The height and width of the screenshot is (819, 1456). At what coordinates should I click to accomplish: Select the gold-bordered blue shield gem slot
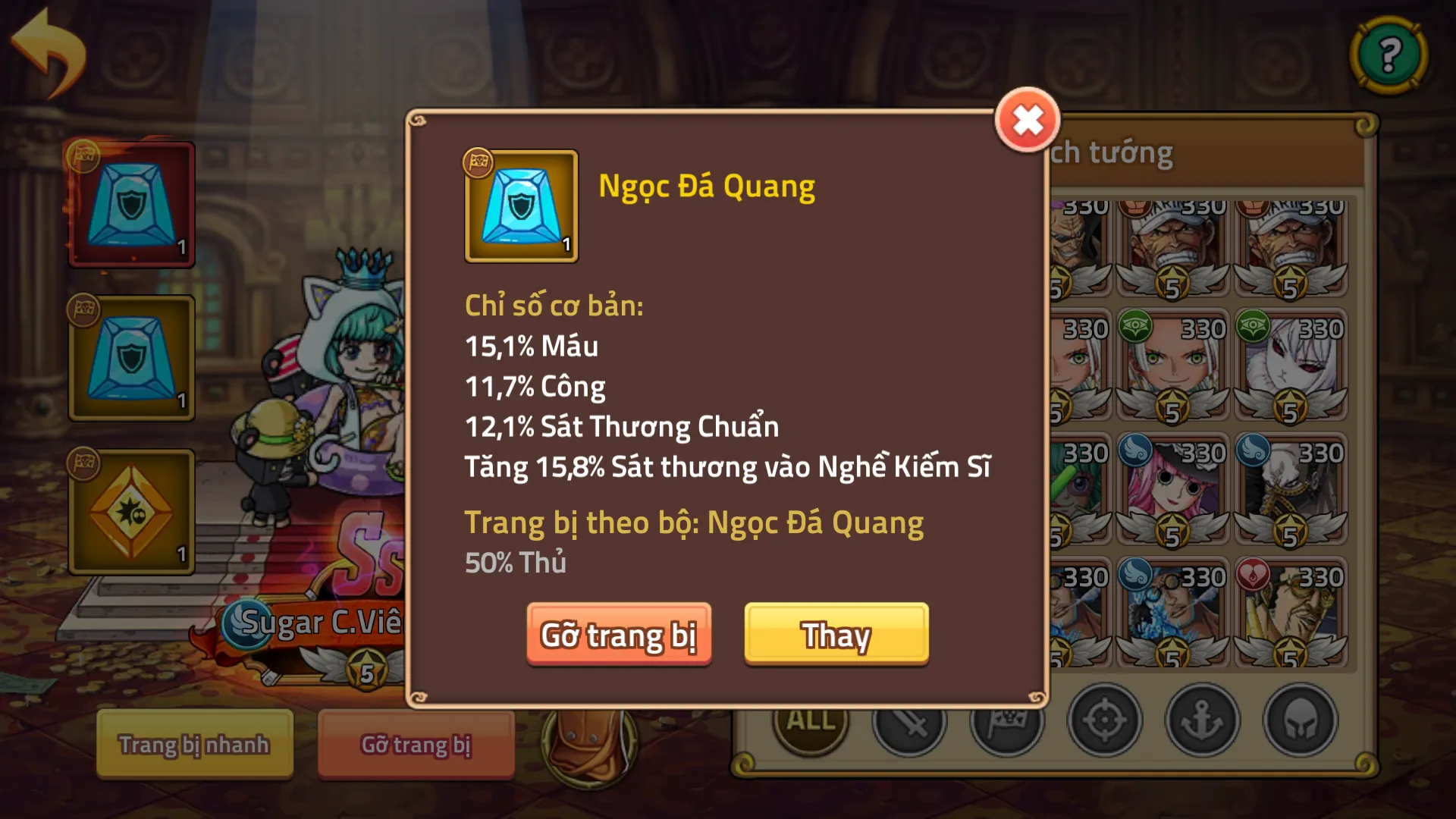click(x=132, y=358)
